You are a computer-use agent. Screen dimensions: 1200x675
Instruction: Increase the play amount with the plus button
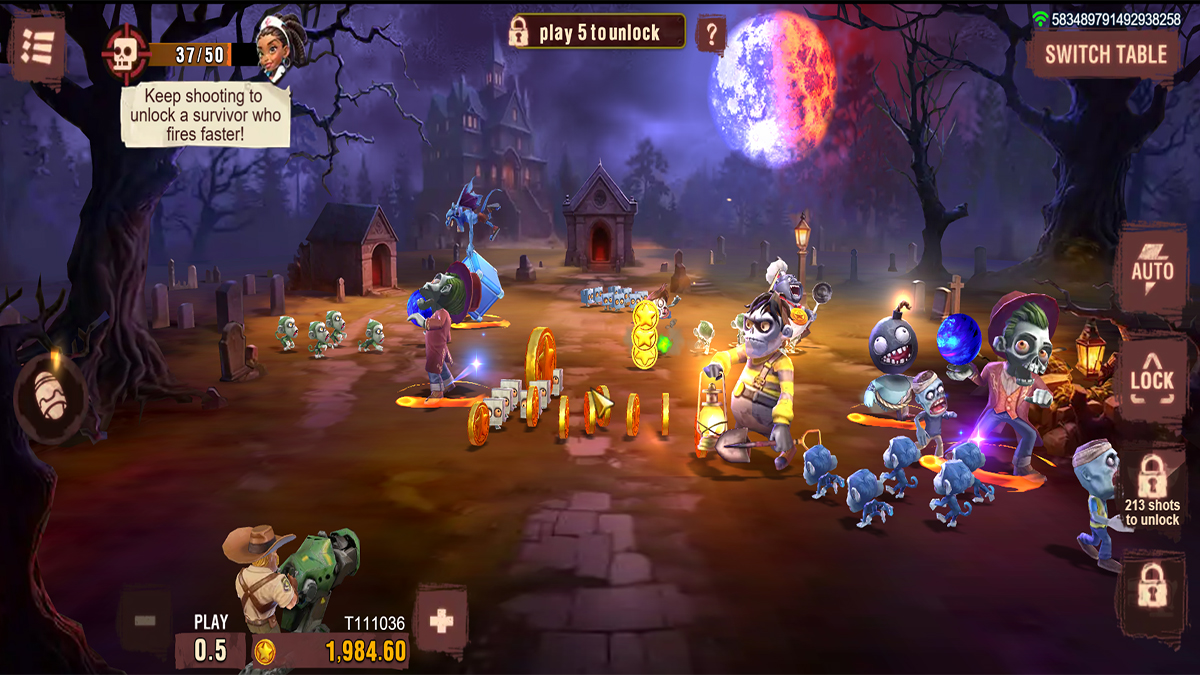(x=441, y=621)
